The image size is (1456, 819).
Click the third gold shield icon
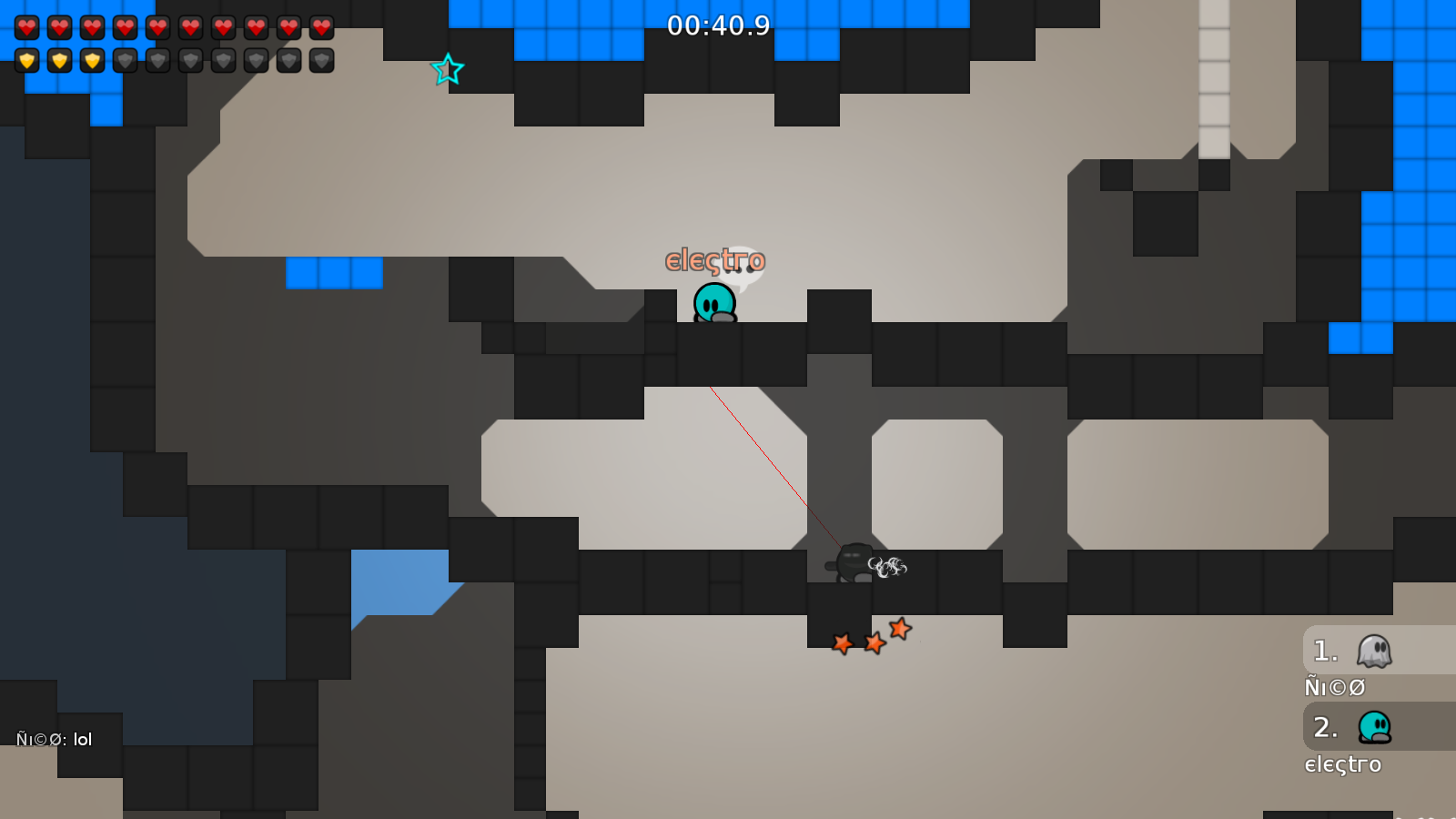coord(92,60)
